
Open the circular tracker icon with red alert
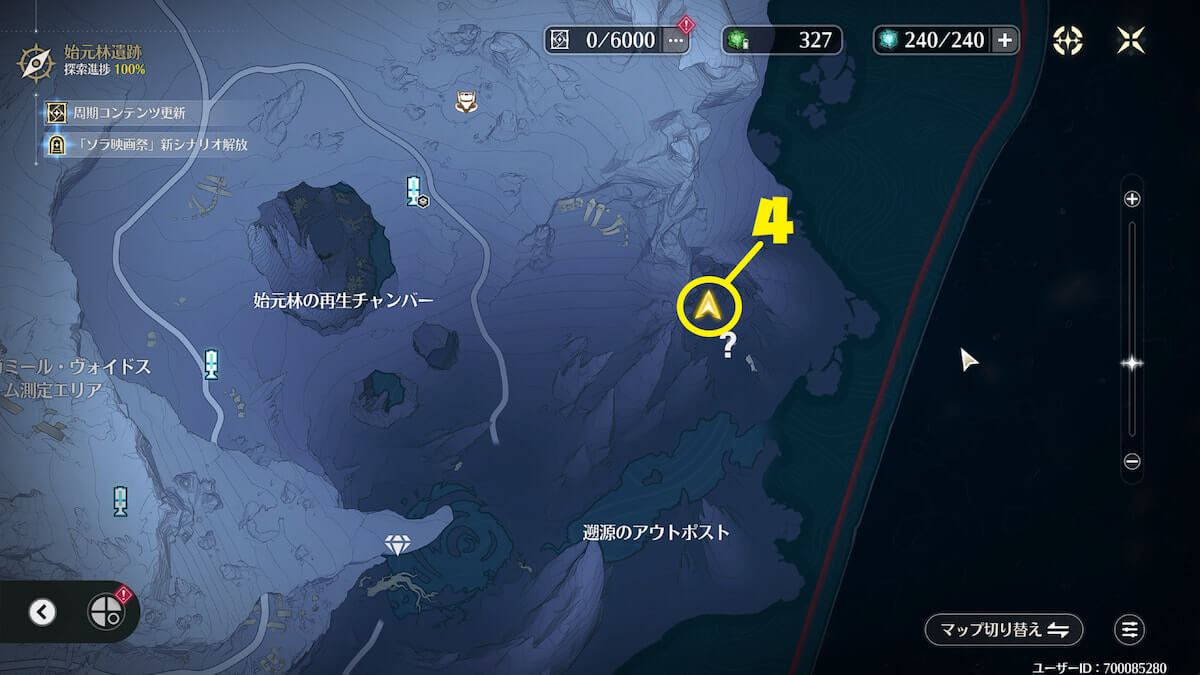pos(105,611)
